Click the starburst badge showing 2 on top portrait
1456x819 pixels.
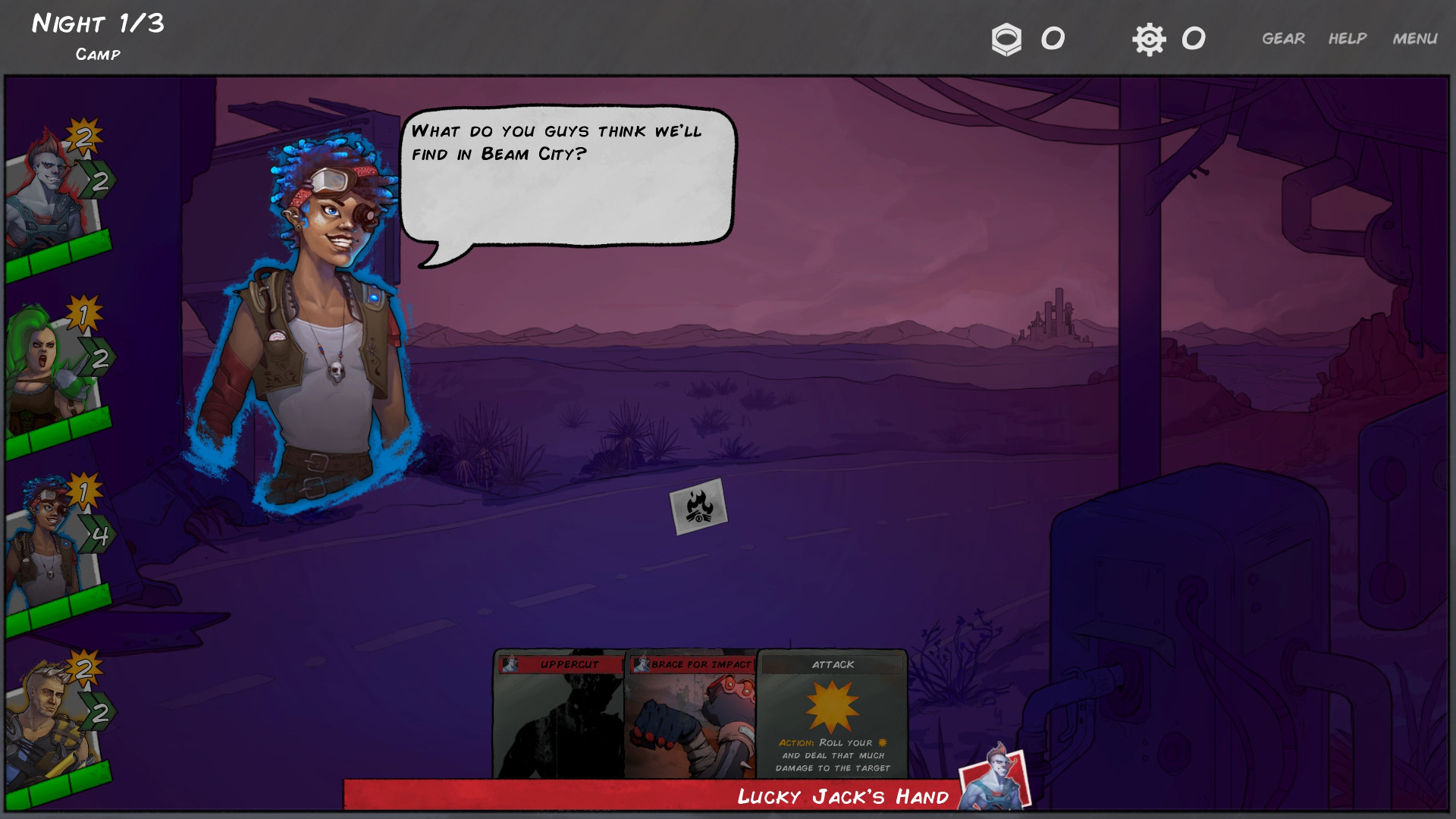[80, 139]
